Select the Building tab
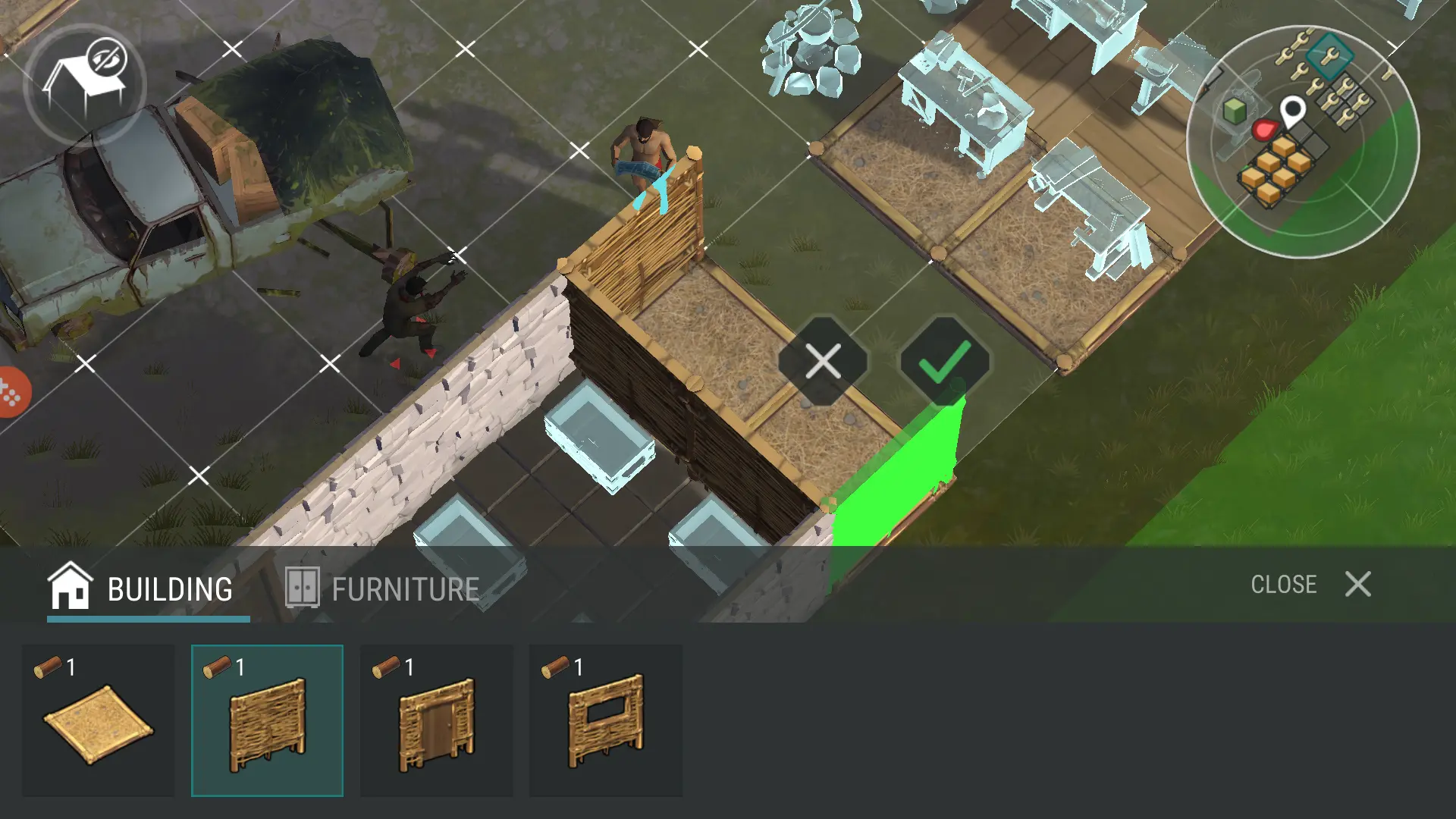1456x819 pixels. (x=142, y=588)
